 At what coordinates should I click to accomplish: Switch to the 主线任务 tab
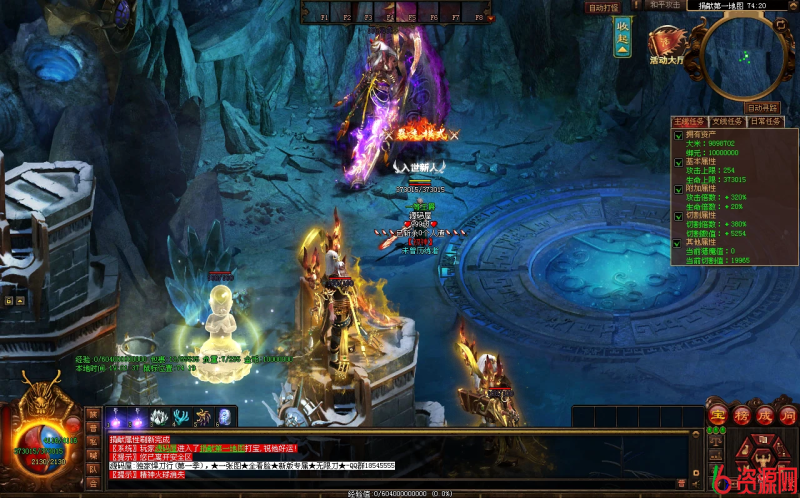tap(688, 121)
